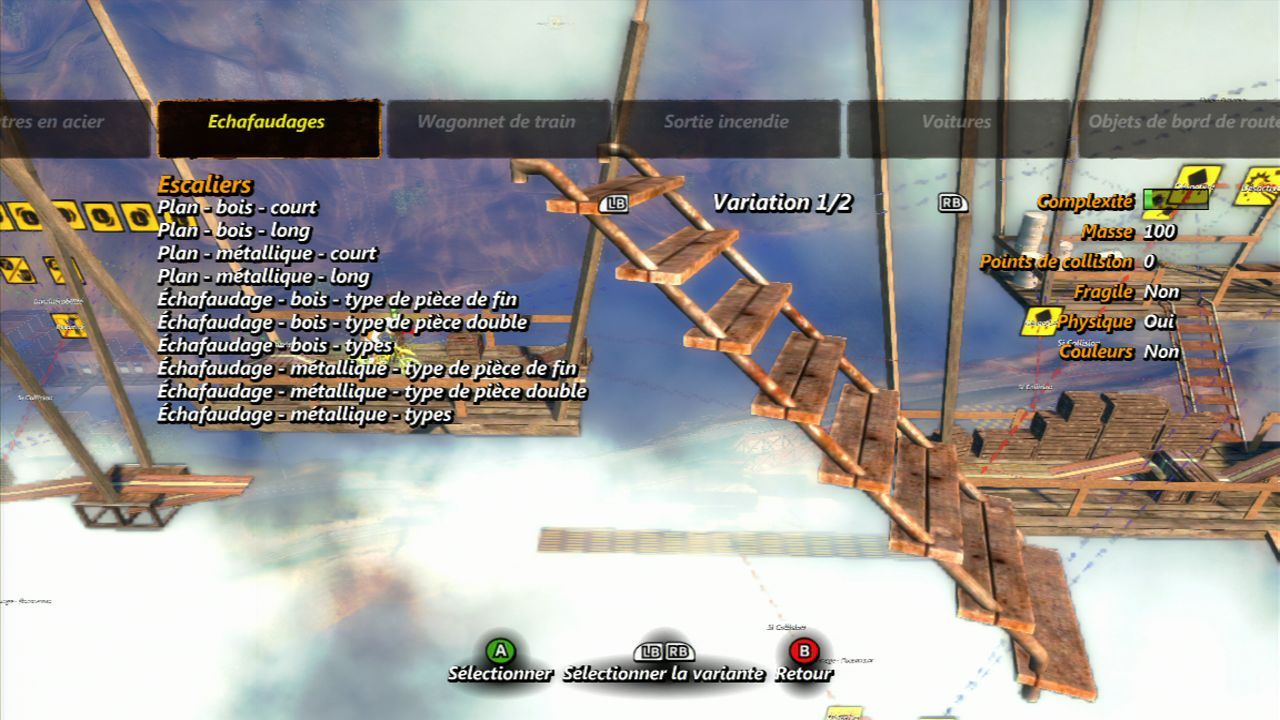Choose Plan - métallique - long

(263, 277)
